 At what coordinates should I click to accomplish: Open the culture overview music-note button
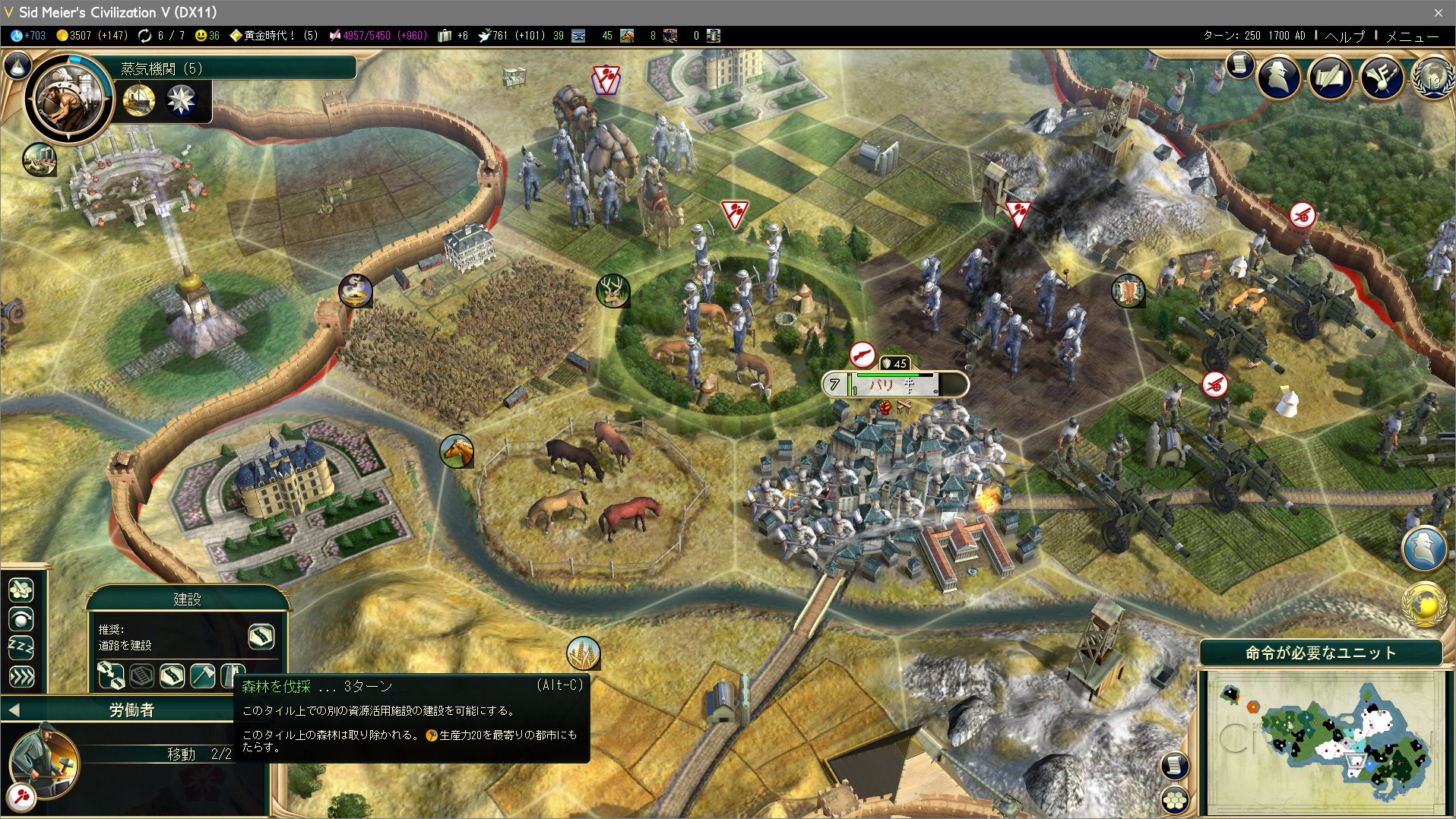1382,76
